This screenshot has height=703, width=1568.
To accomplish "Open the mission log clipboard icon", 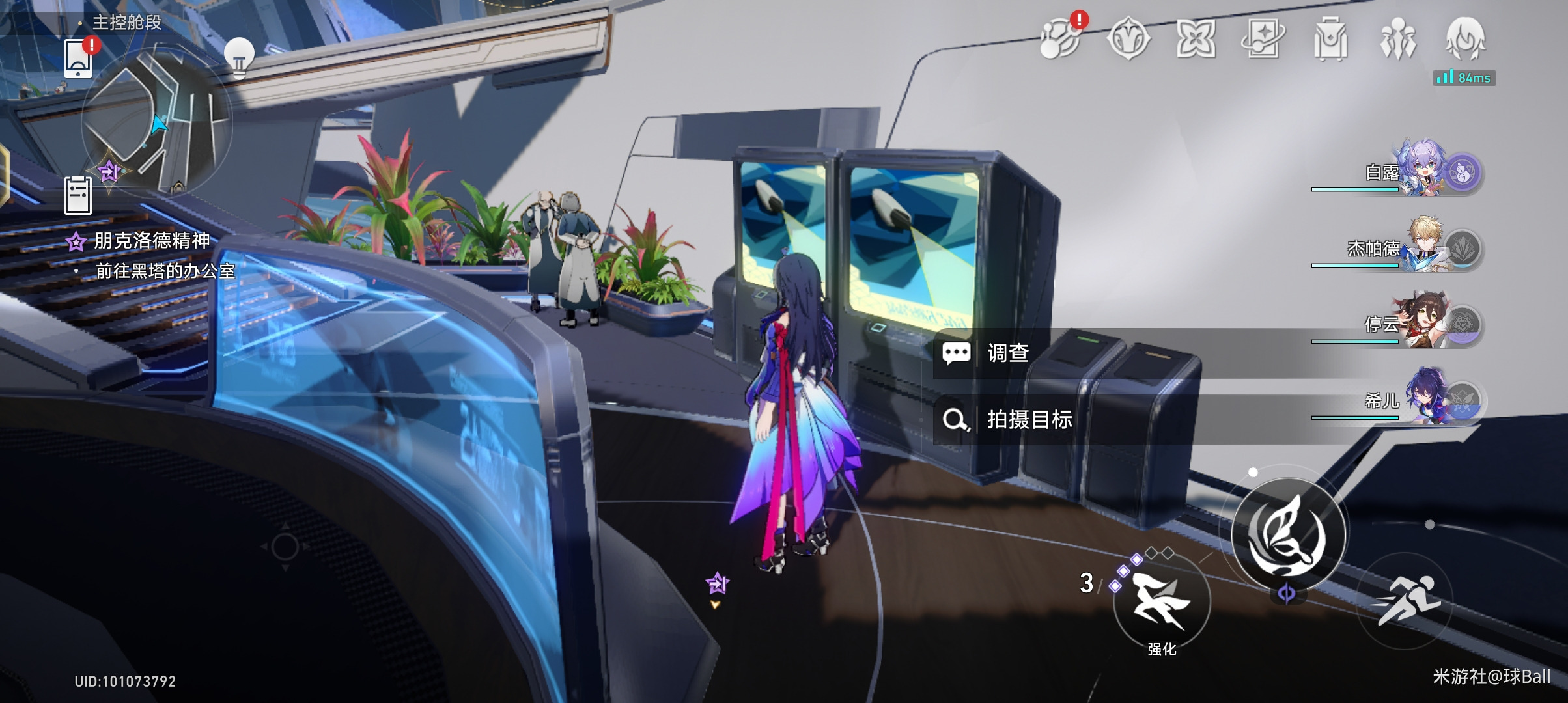I will [x=78, y=195].
